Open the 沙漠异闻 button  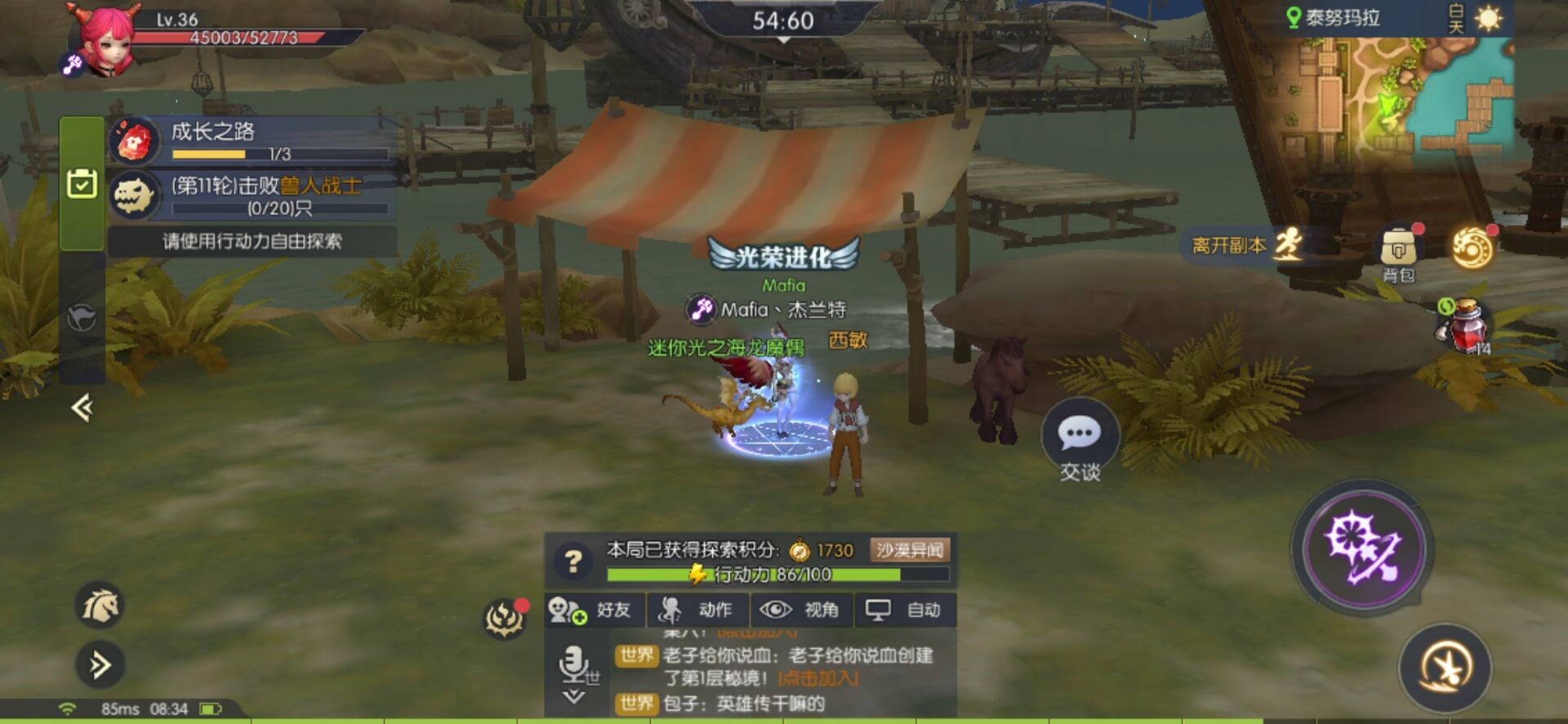(x=910, y=550)
